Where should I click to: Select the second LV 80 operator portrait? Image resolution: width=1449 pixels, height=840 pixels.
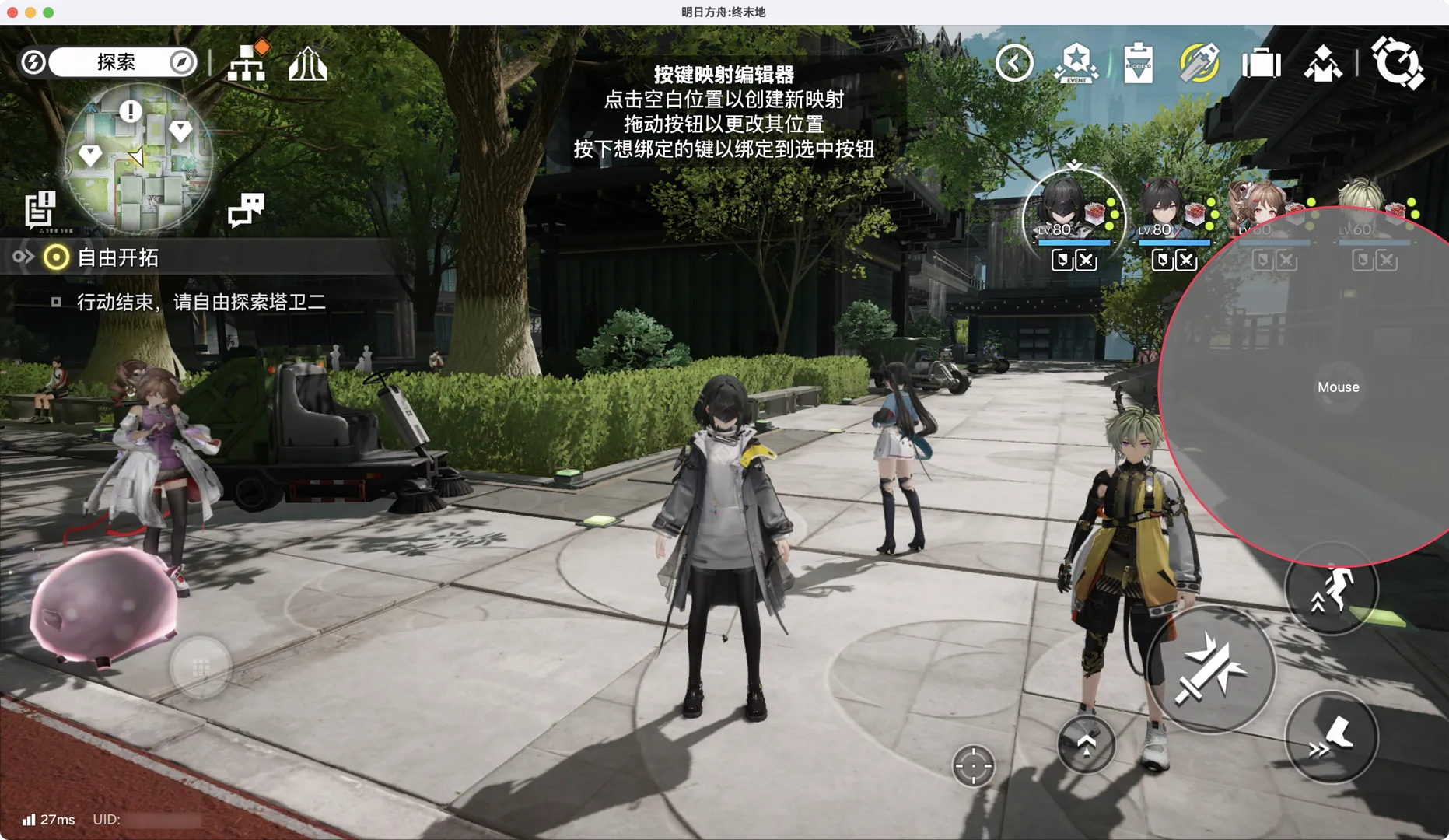[x=1169, y=208]
